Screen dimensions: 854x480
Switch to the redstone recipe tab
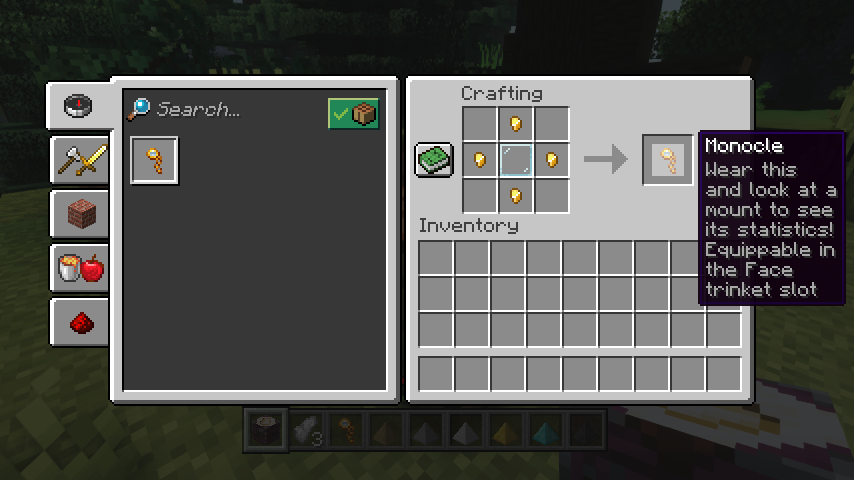point(81,322)
